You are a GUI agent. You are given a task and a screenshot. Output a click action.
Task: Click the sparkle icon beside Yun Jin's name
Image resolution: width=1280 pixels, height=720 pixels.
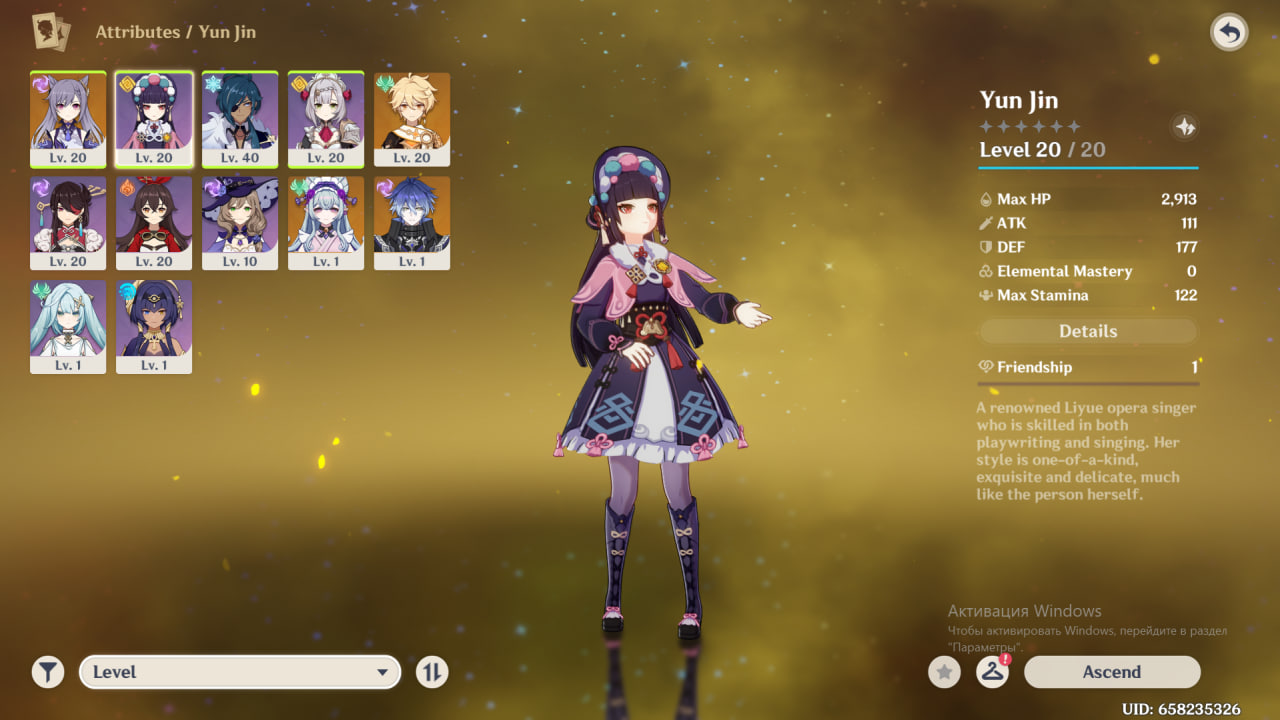(x=1184, y=127)
